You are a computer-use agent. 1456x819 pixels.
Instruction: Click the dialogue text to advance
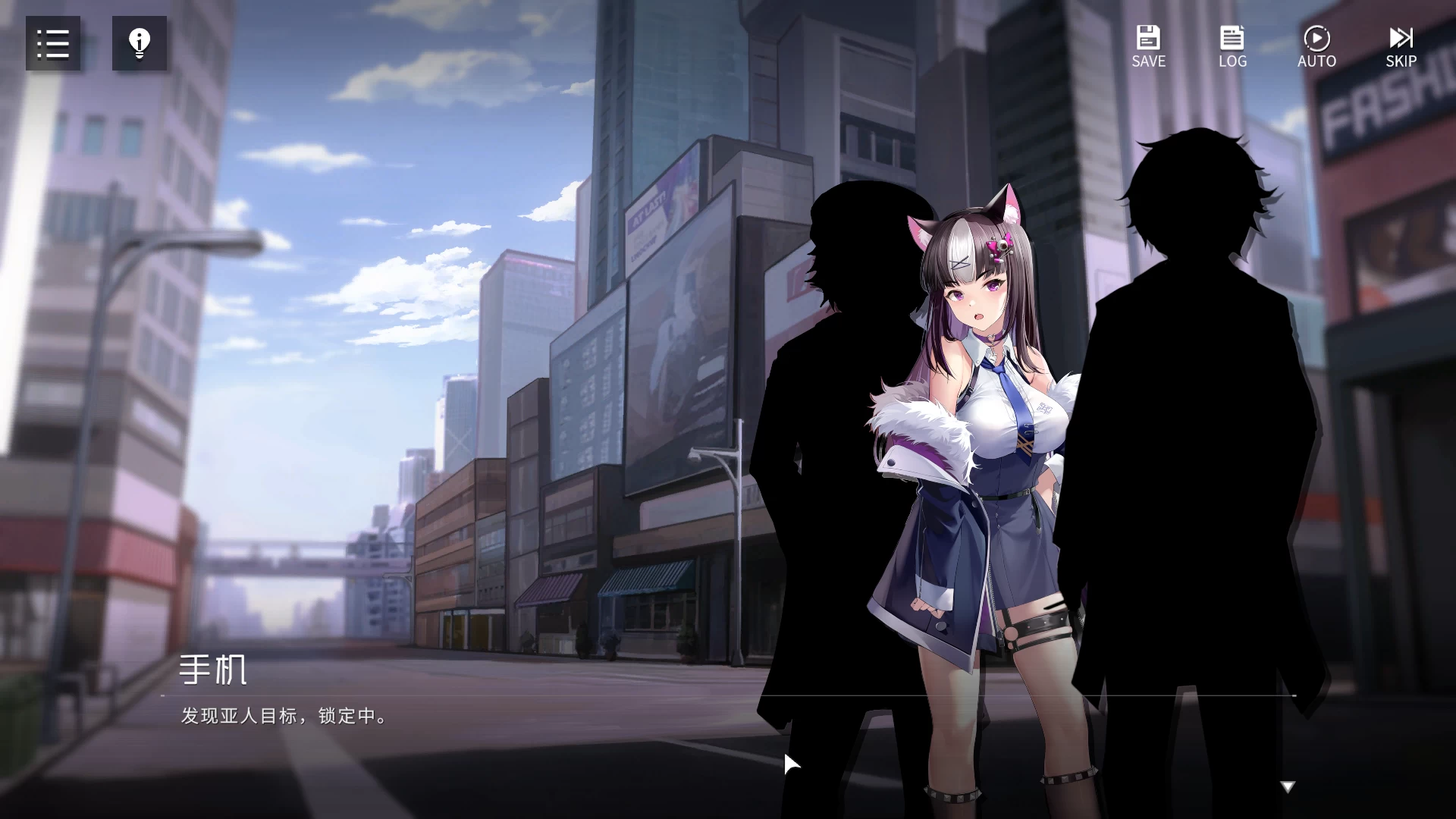pos(282,716)
